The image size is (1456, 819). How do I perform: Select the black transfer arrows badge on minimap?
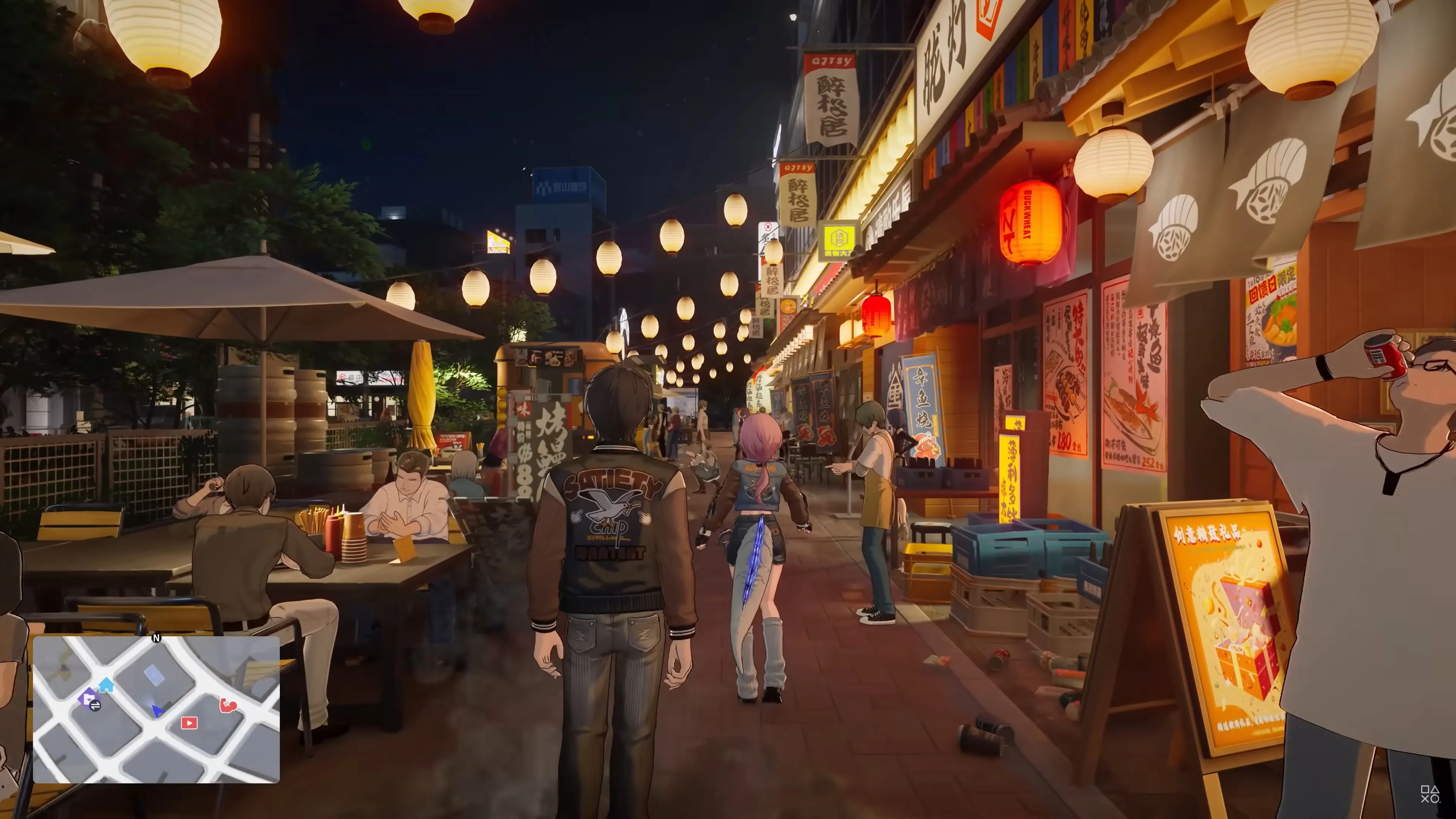(96, 707)
